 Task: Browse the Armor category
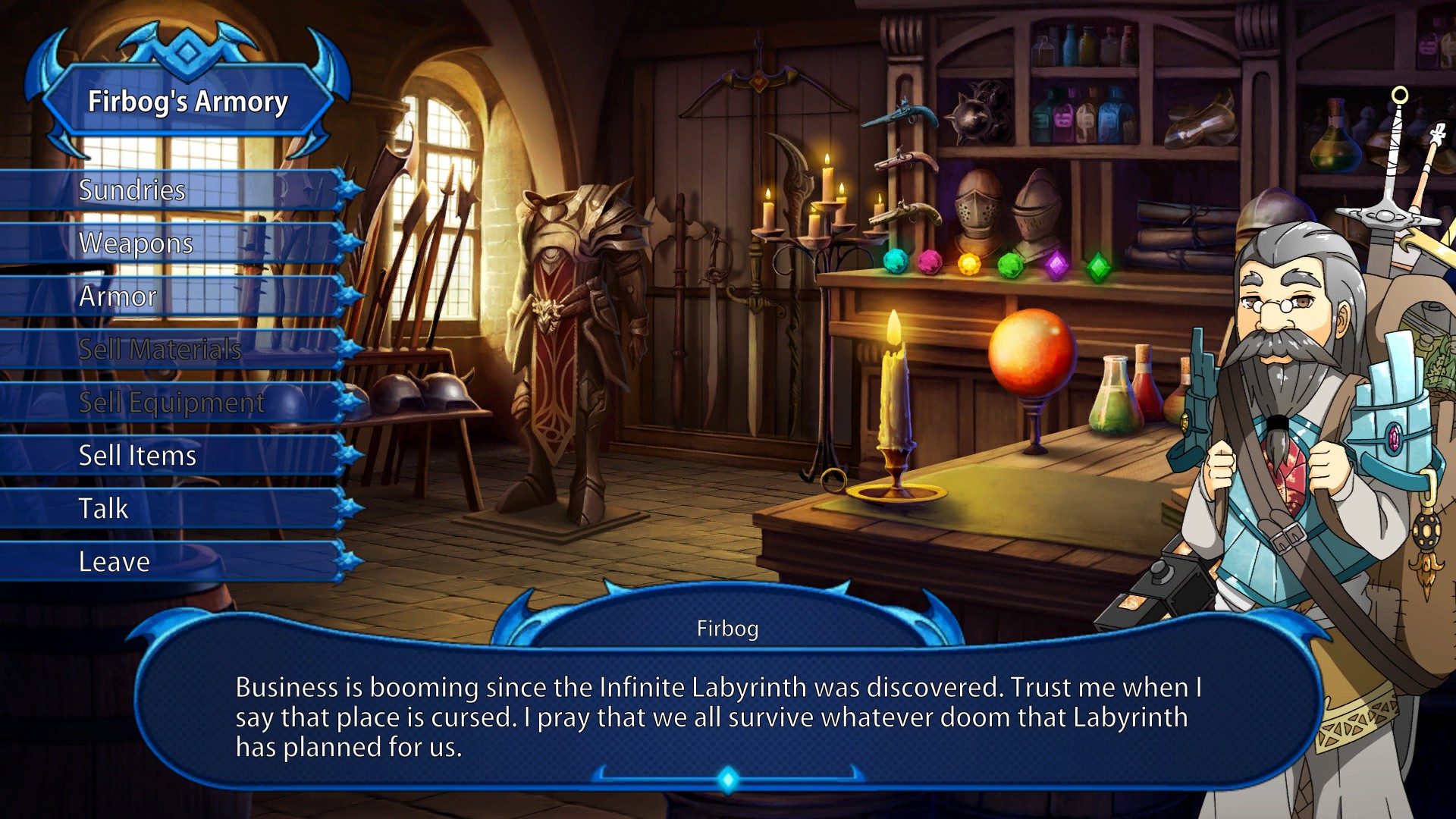coord(118,297)
